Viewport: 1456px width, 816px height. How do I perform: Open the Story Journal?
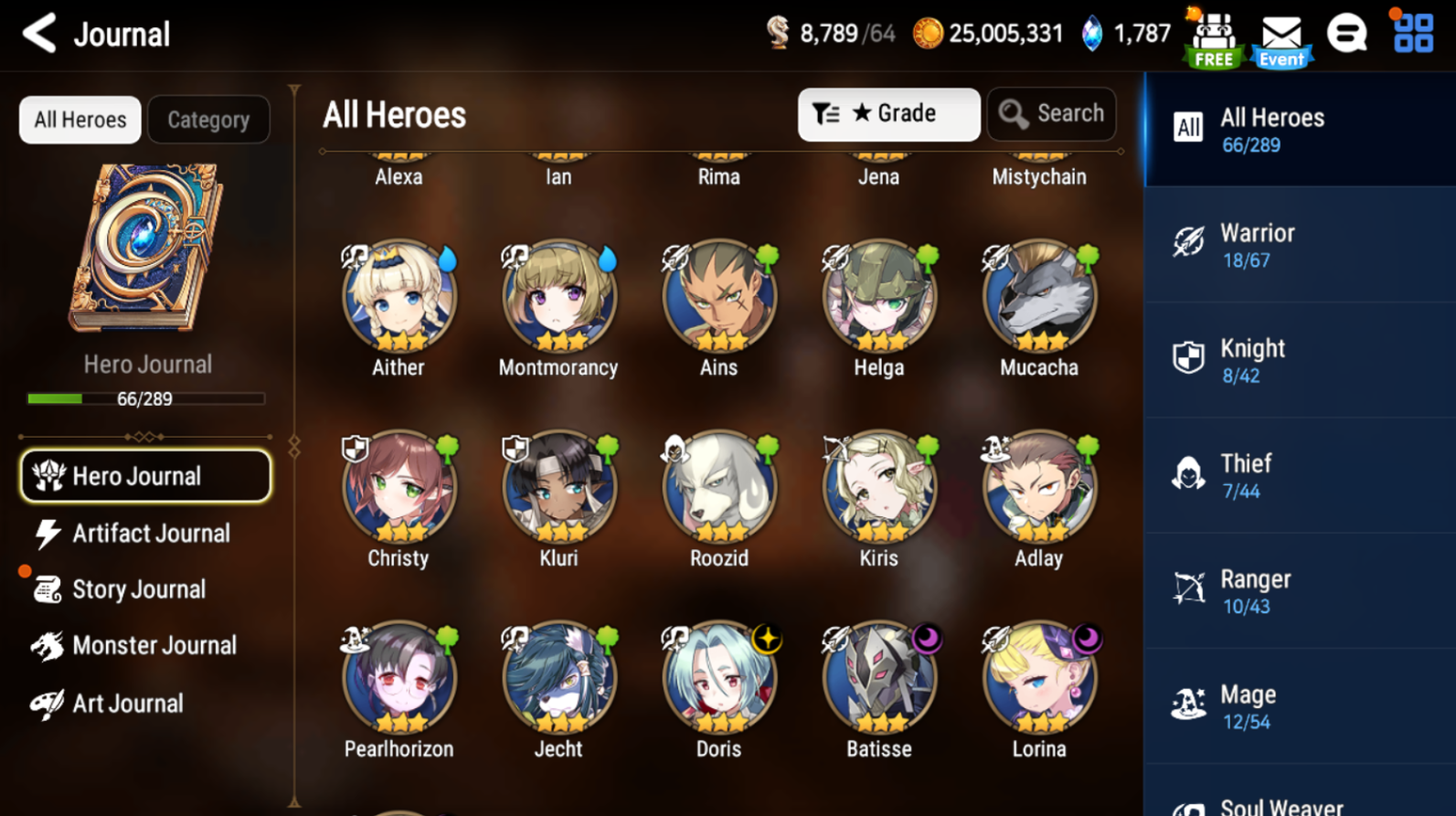(x=137, y=590)
